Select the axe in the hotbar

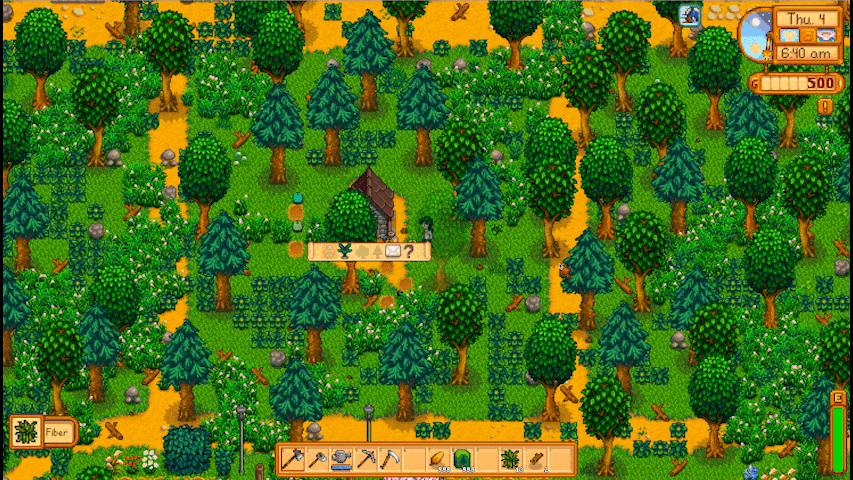(x=294, y=459)
